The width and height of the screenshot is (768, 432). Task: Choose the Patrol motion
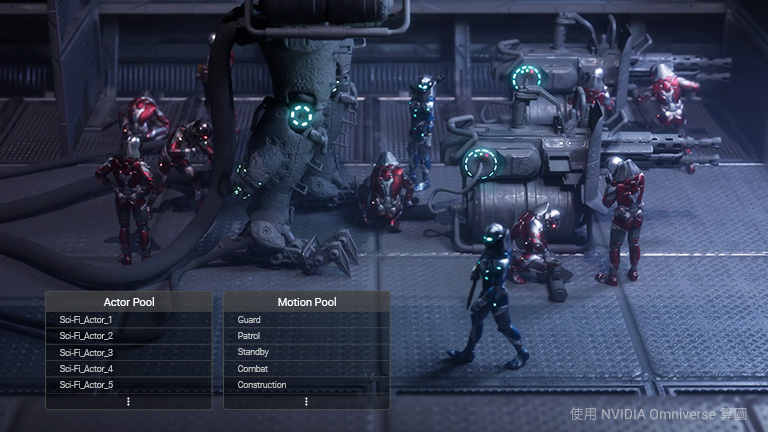click(250, 336)
